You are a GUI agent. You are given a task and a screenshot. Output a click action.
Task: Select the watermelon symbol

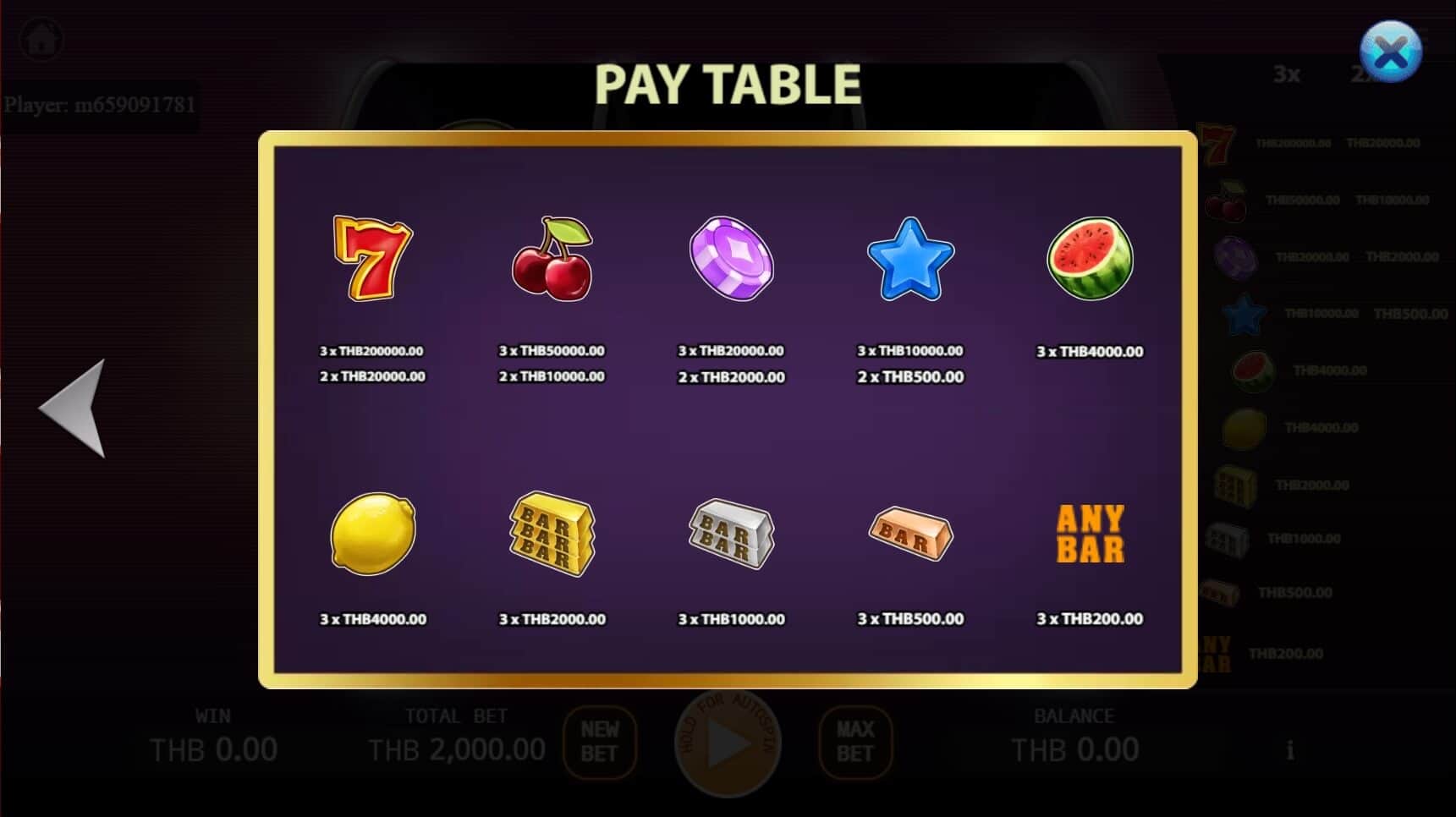(1091, 258)
